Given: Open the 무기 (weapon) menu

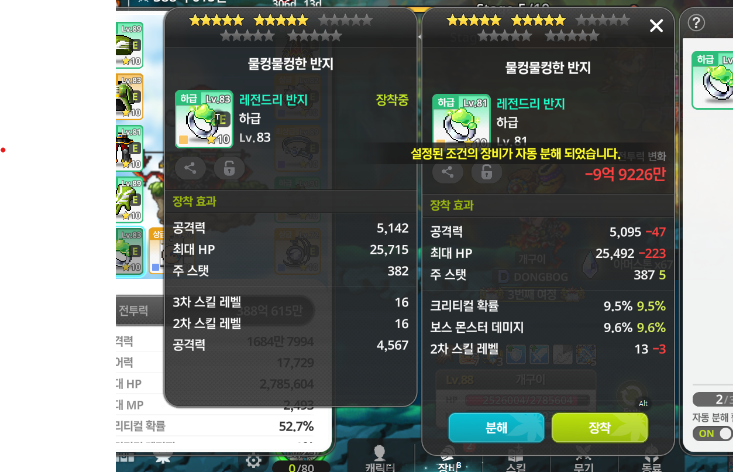Looking at the screenshot, I should [583, 458].
